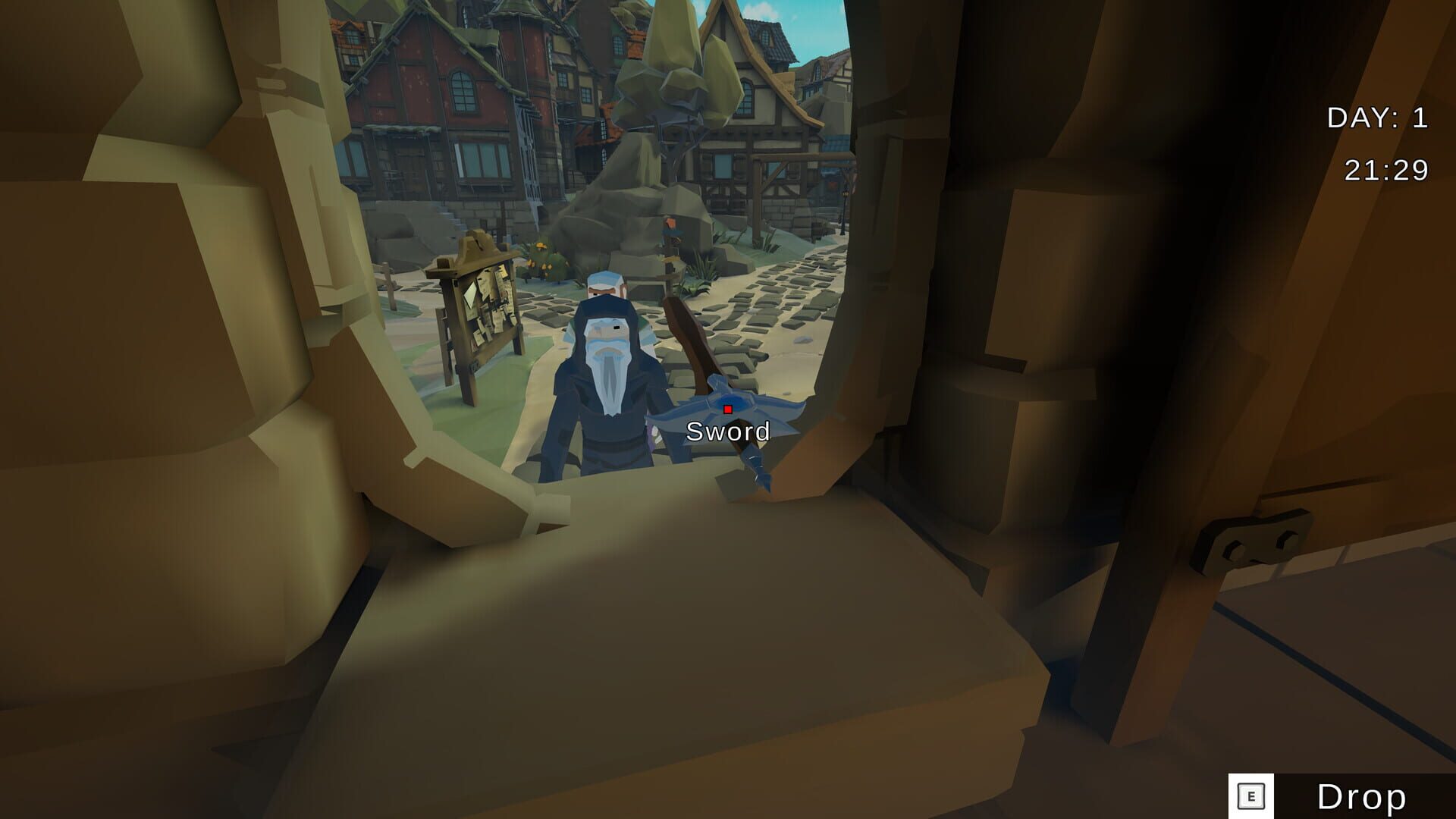Click the Sword item label text
1456x819 pixels.
pos(728,431)
